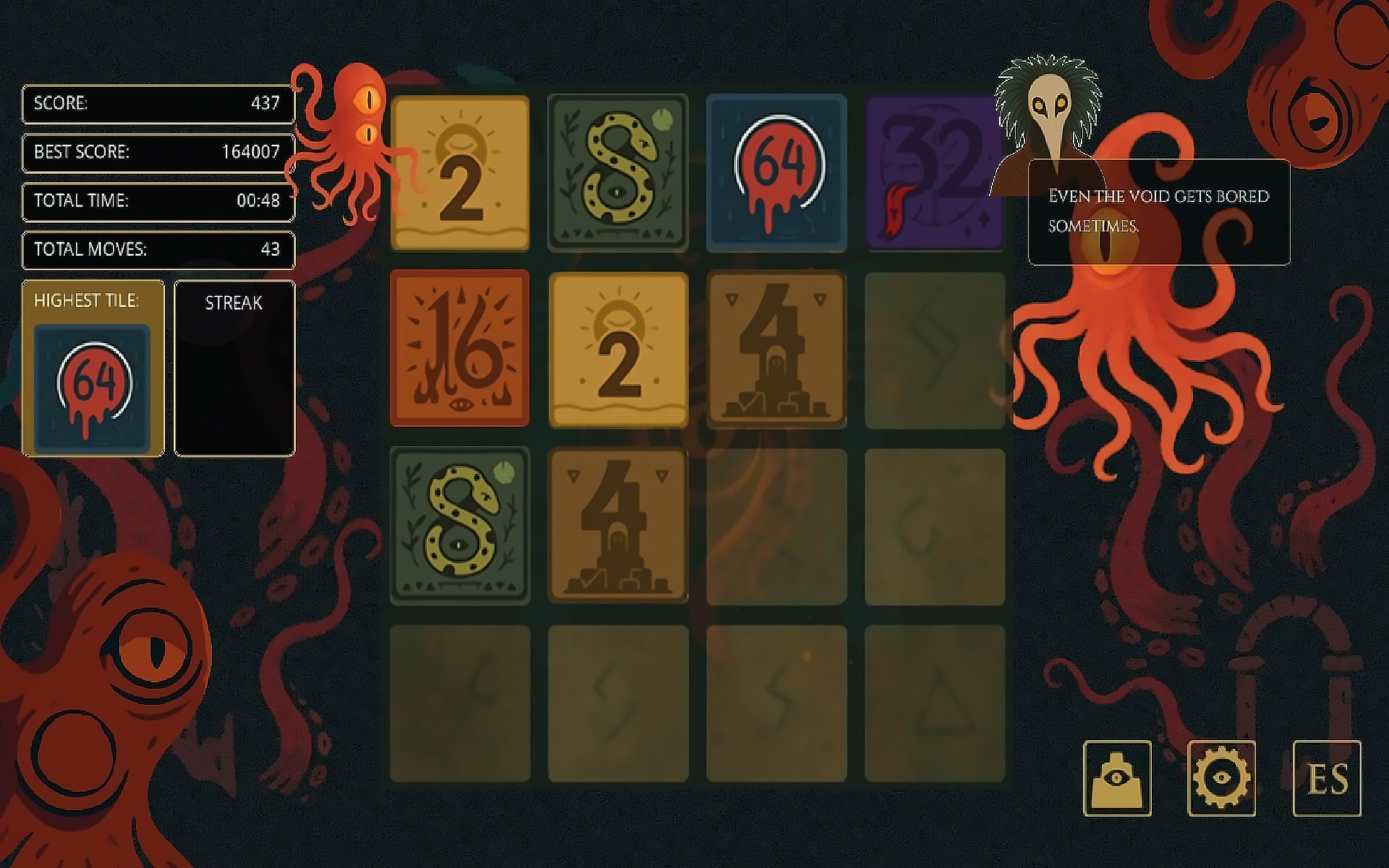Viewport: 1389px width, 868px height.
Task: Pick the snake 8 tile beside the 64
Action: [618, 172]
